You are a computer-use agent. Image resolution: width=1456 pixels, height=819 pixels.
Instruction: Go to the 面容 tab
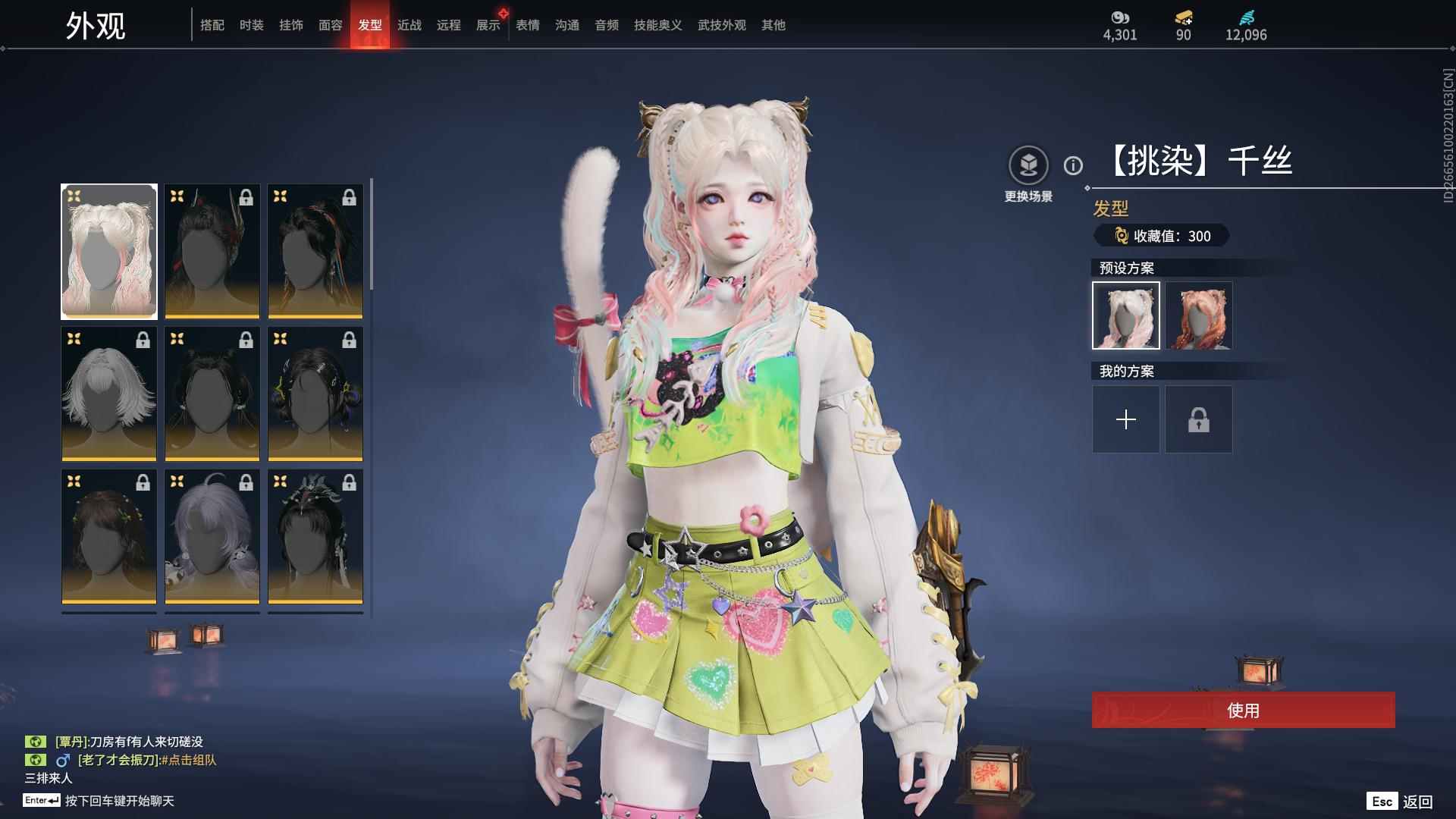coord(331,25)
